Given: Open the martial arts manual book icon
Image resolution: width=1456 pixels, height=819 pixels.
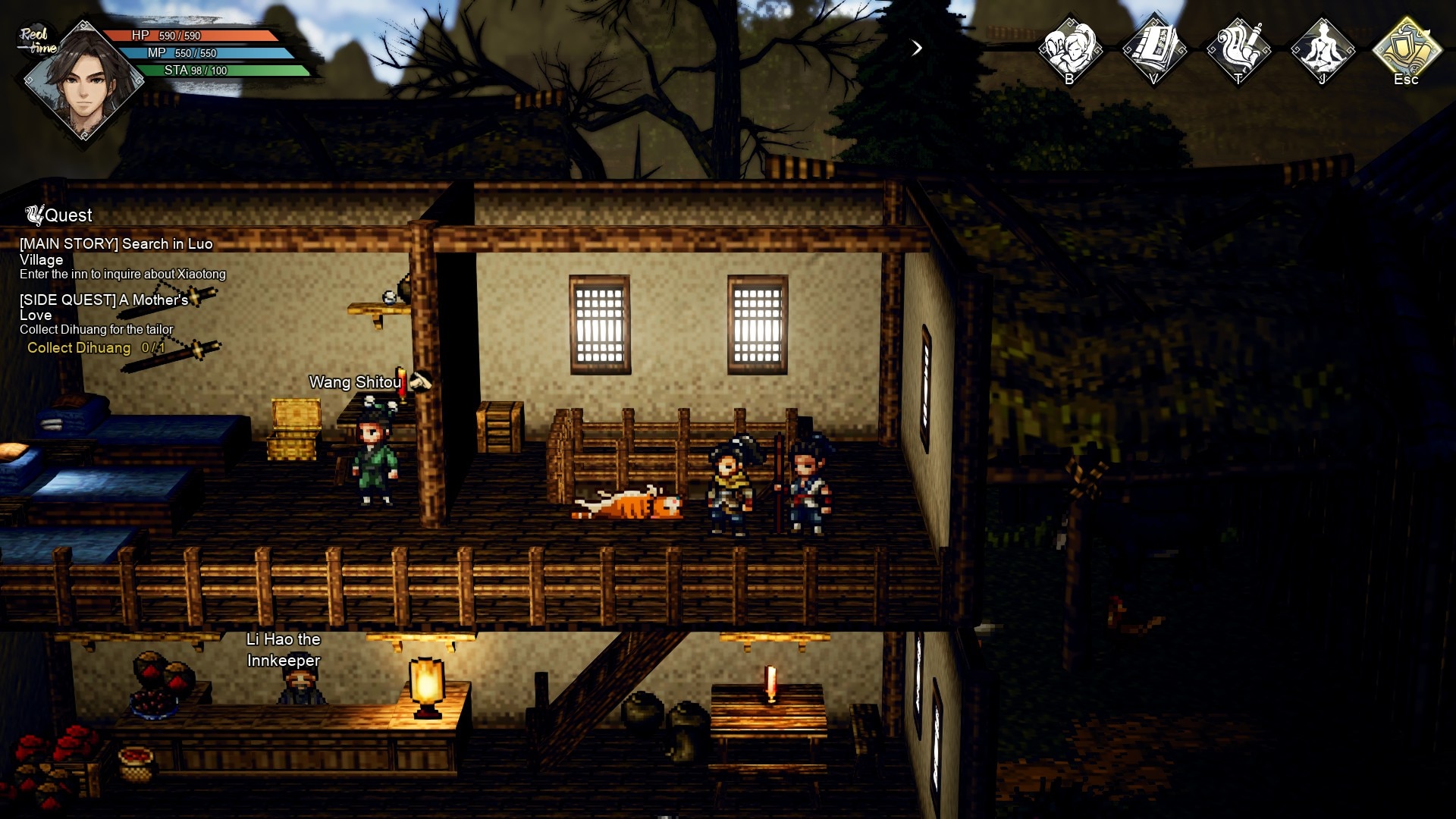Looking at the screenshot, I should click(x=1154, y=49).
